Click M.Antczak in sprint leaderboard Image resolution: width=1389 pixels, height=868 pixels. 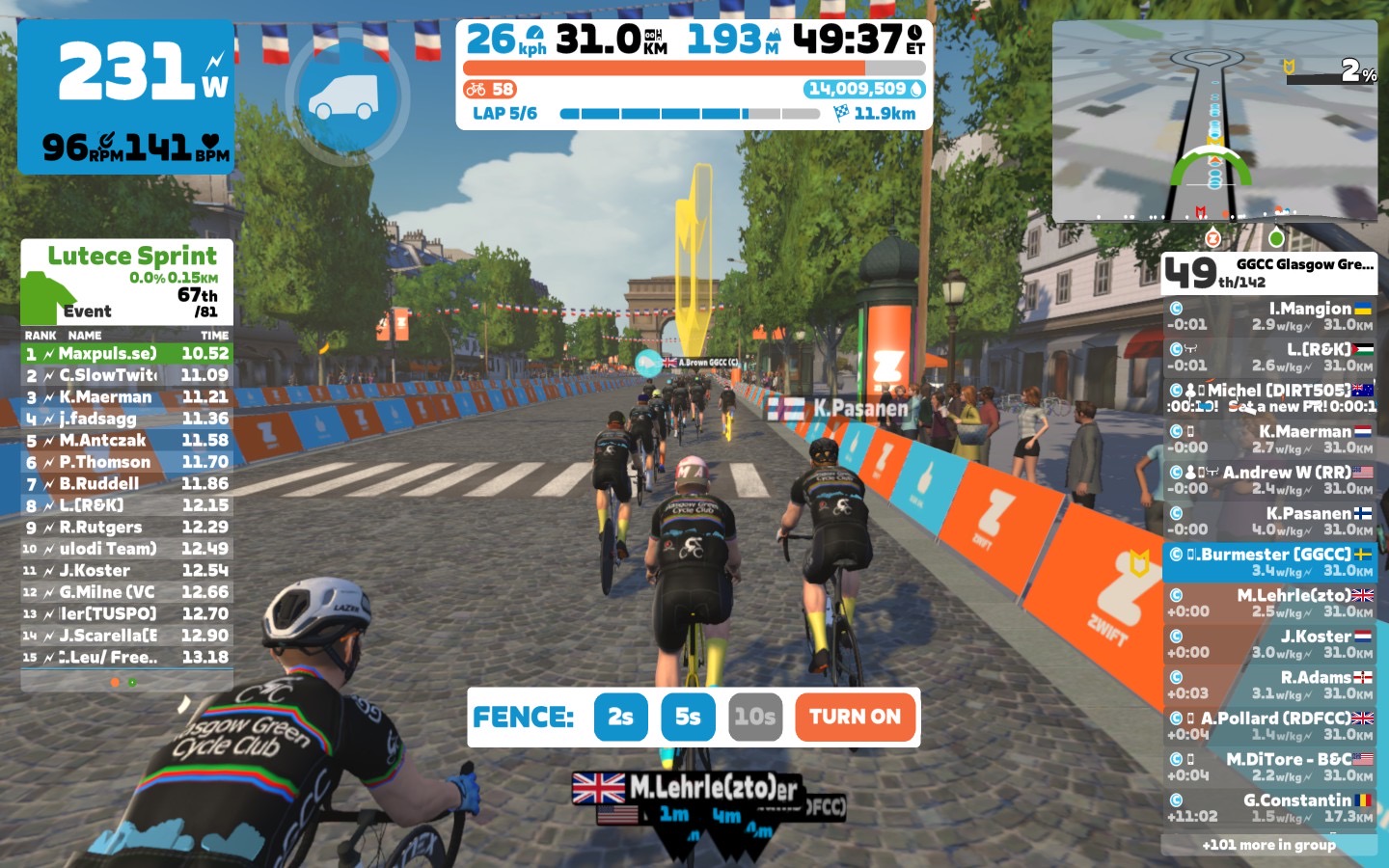pyautogui.click(x=126, y=441)
